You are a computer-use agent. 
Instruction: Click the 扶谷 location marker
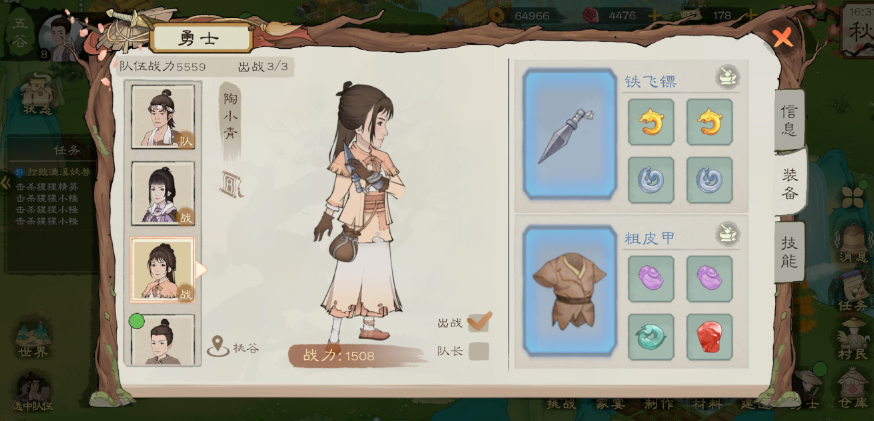tap(233, 347)
